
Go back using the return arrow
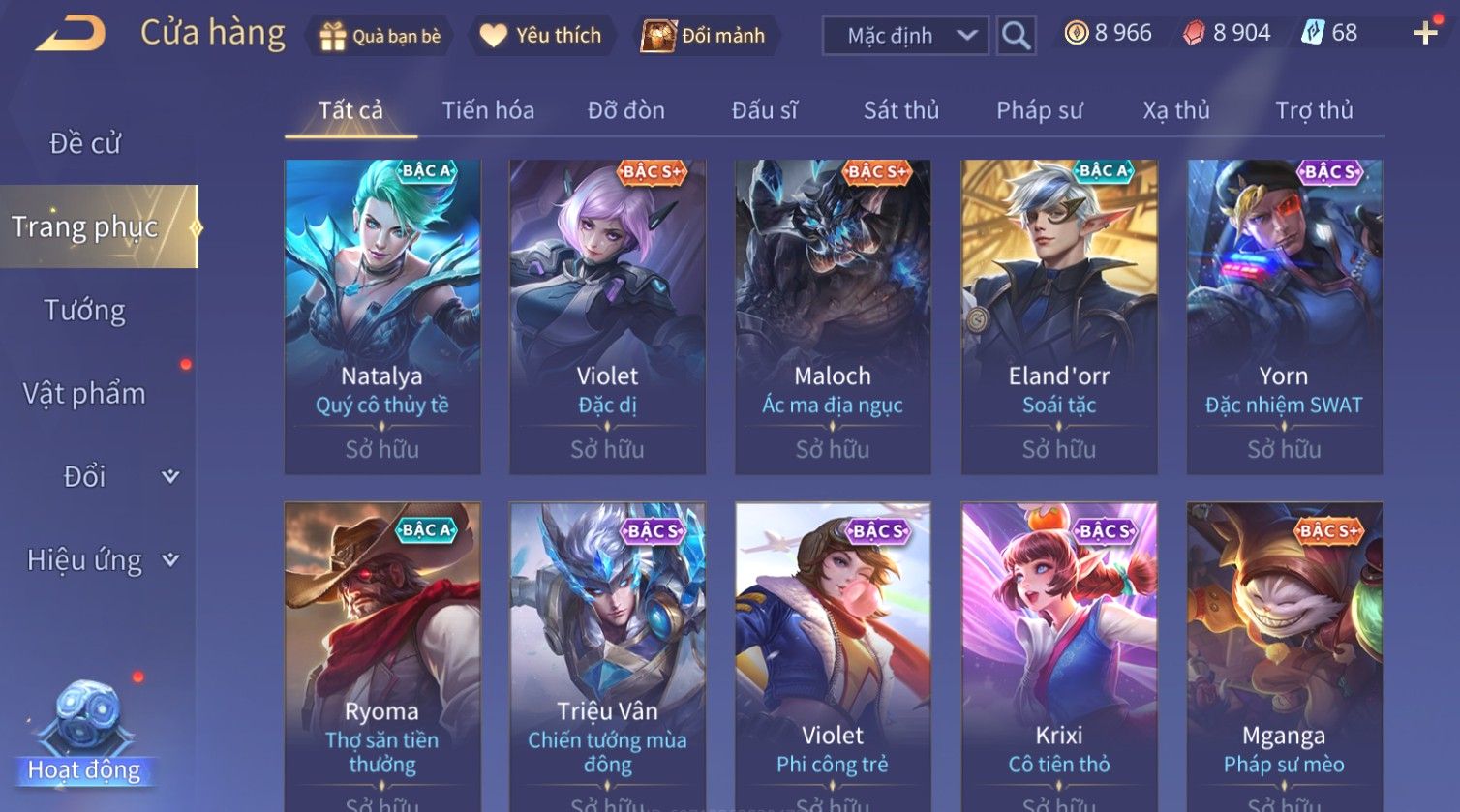pyautogui.click(x=71, y=34)
